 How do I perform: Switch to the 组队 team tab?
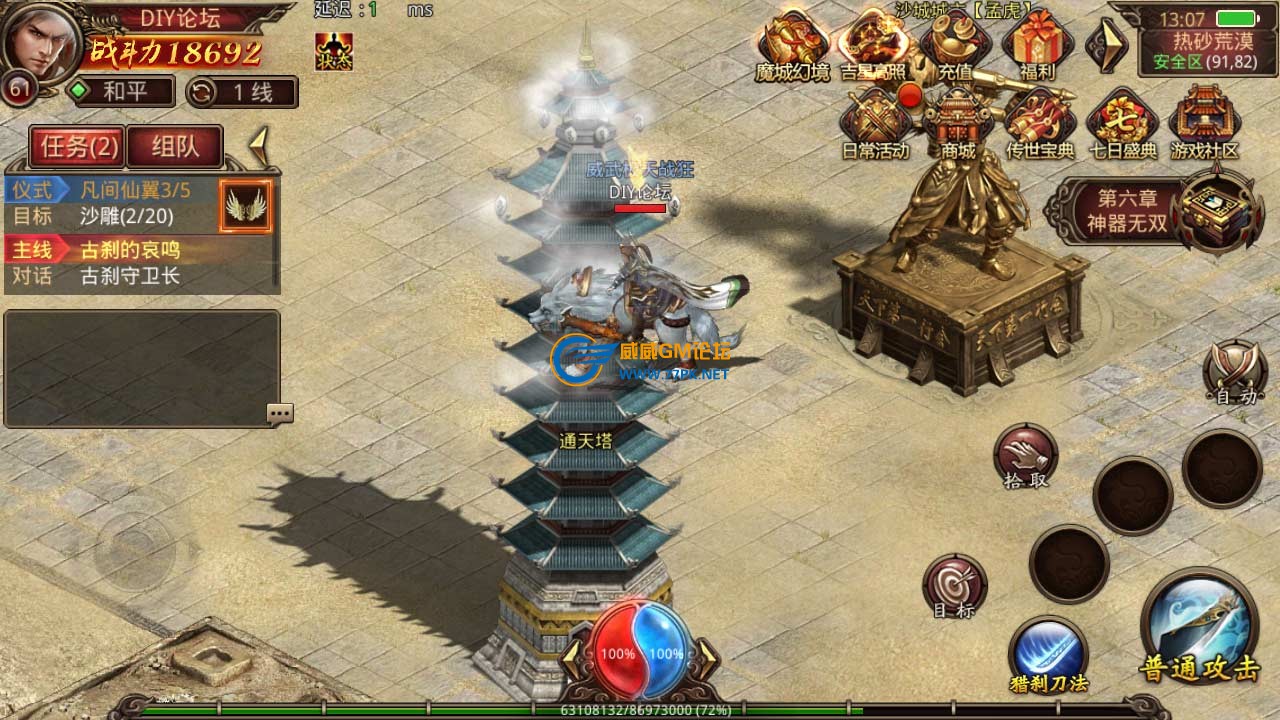coord(175,147)
